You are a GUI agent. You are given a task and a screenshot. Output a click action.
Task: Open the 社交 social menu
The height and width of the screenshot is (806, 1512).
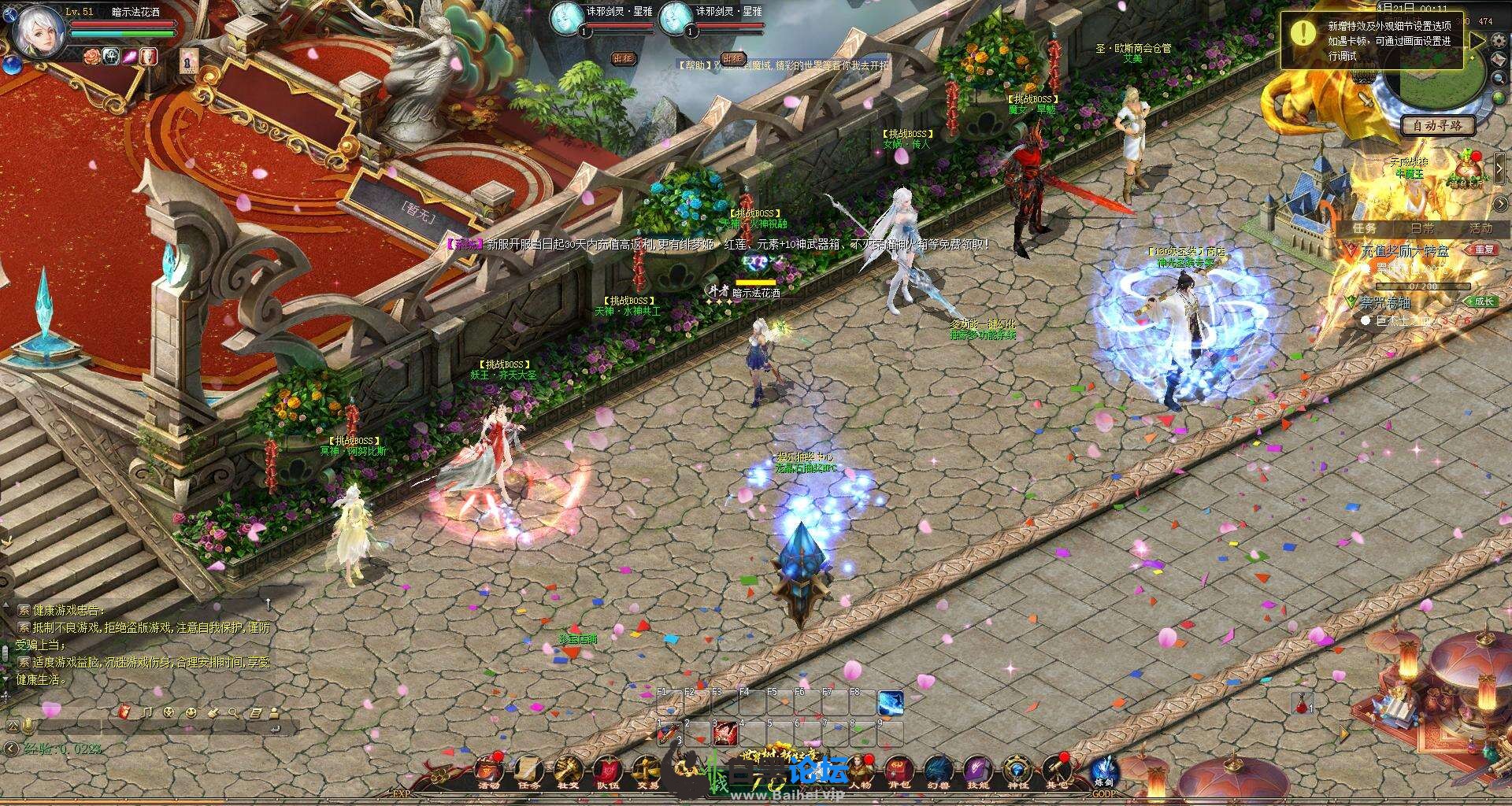tap(569, 770)
